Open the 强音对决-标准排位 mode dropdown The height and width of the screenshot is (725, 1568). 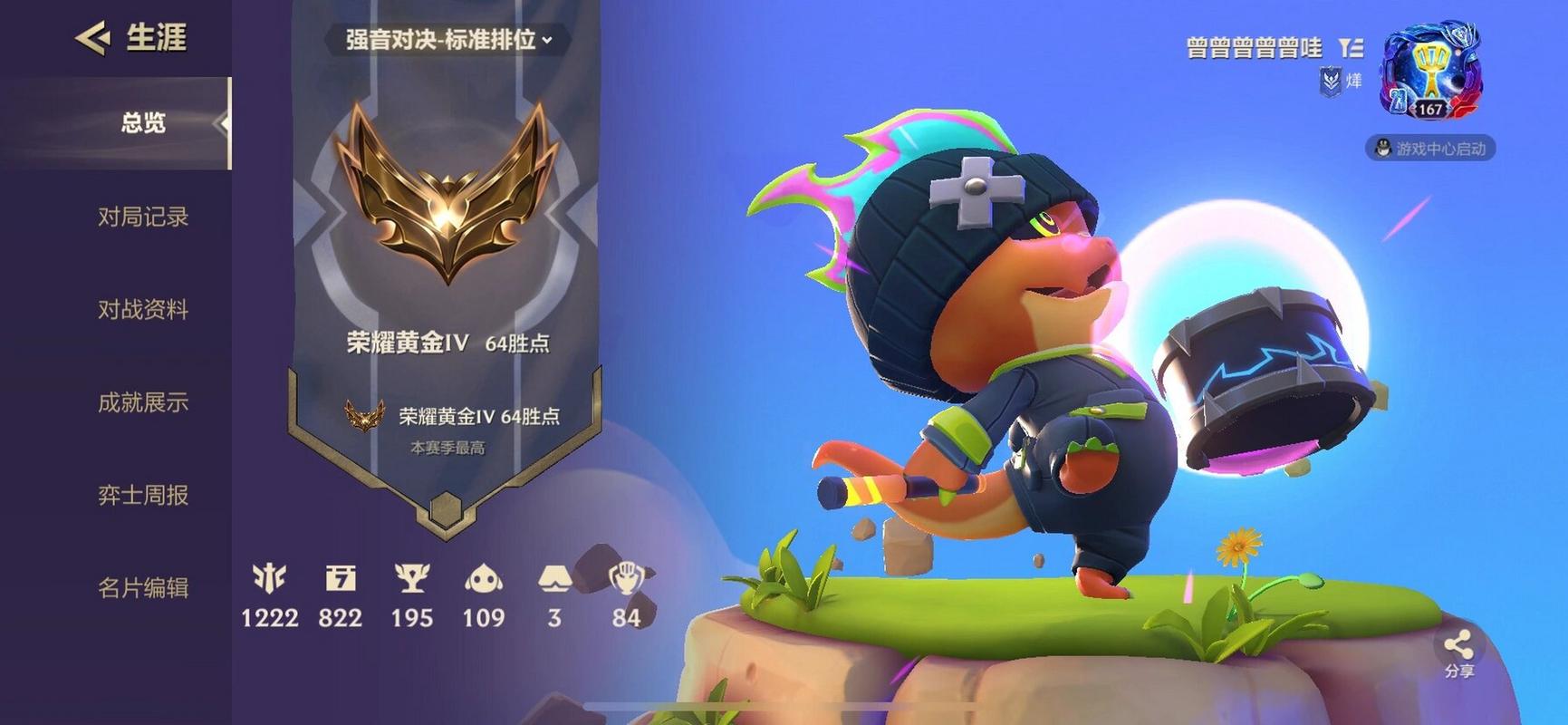[x=448, y=40]
